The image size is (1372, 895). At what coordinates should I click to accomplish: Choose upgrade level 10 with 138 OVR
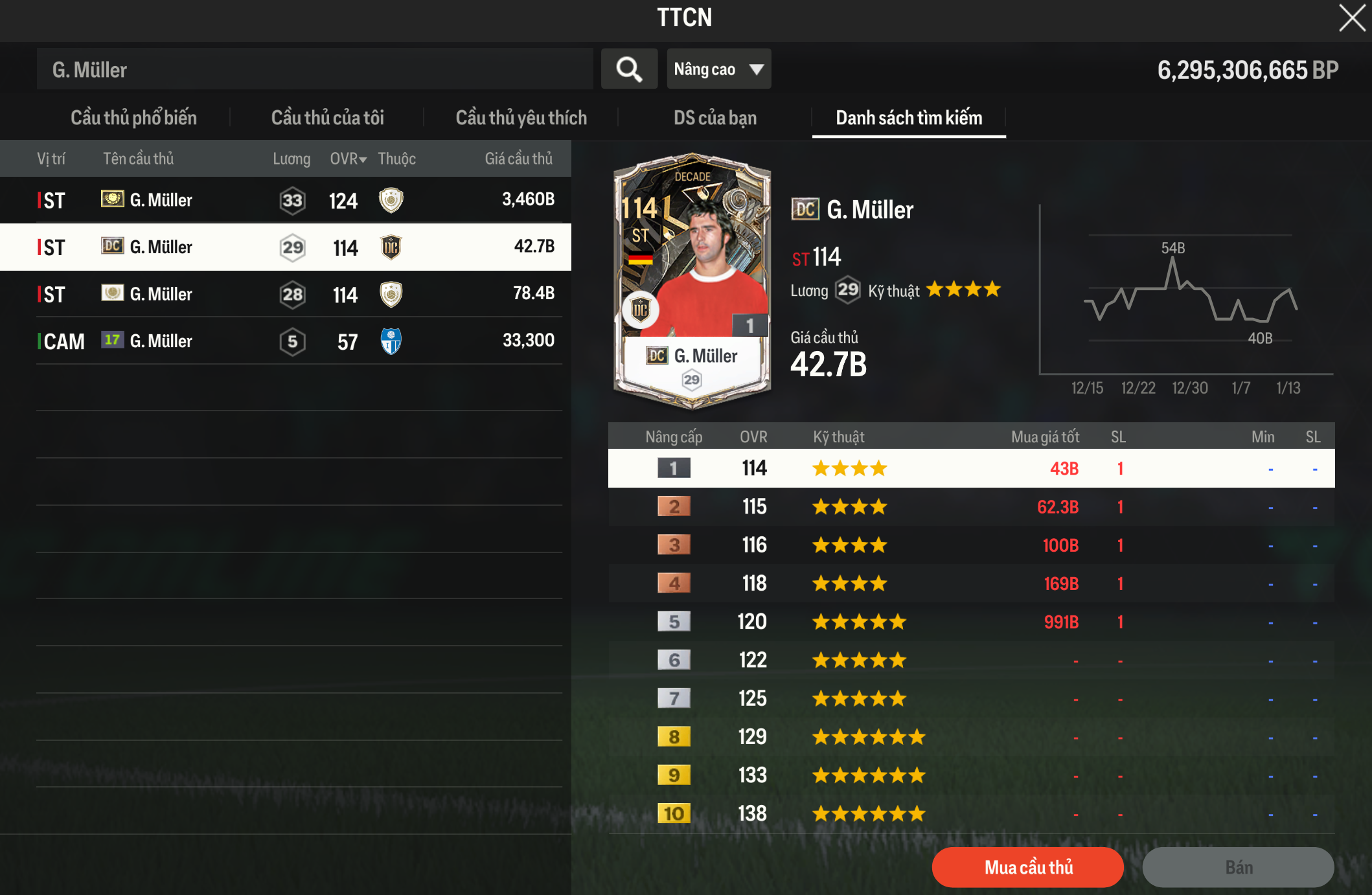click(970, 814)
